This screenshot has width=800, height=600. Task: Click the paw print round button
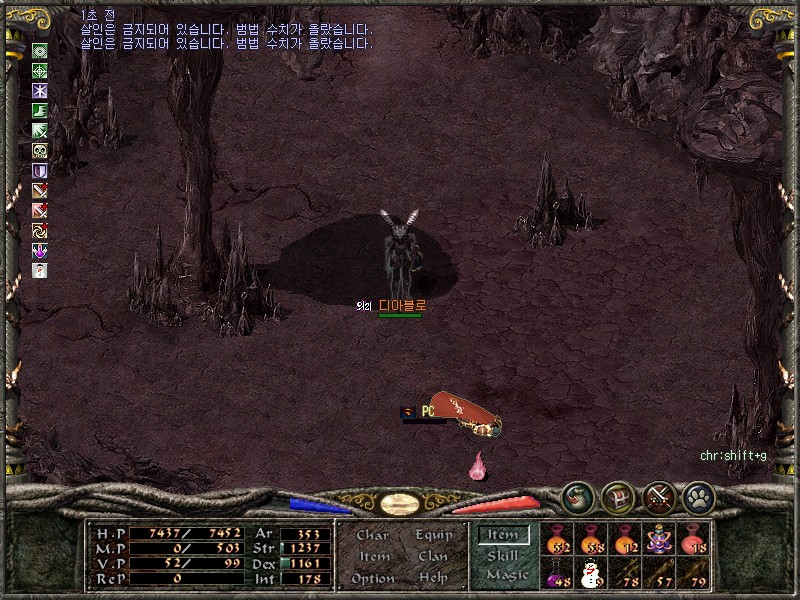click(697, 495)
